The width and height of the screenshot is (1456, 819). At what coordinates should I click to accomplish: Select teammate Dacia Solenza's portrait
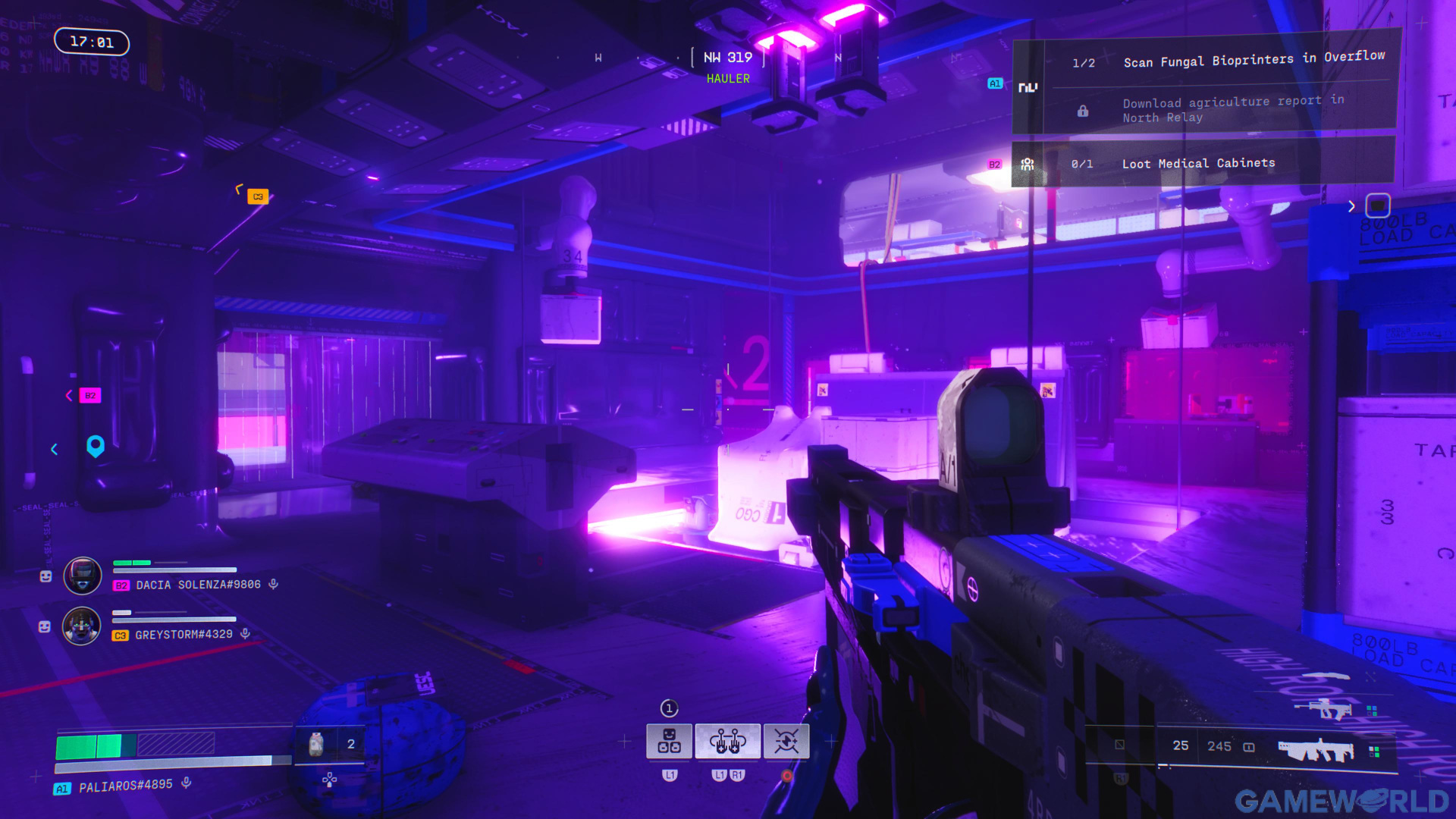pyautogui.click(x=82, y=576)
